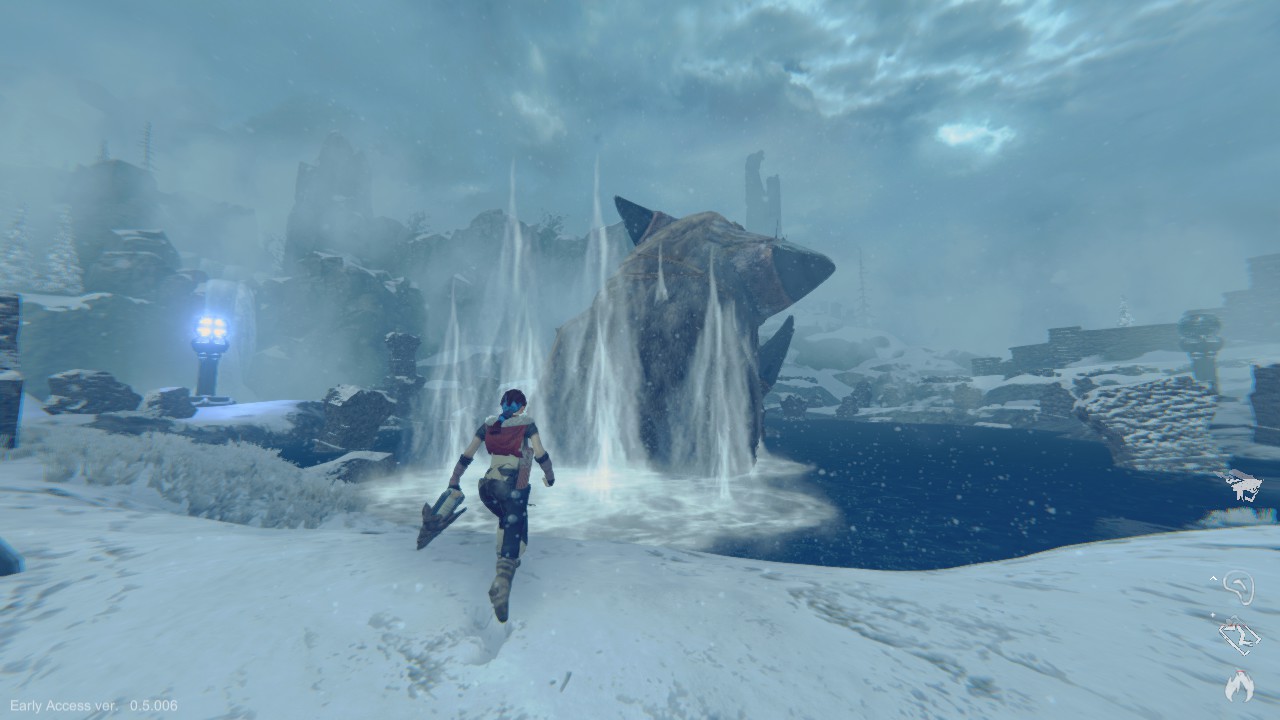Click the wolf head icon
Image resolution: width=1280 pixels, height=720 pixels.
[1244, 486]
